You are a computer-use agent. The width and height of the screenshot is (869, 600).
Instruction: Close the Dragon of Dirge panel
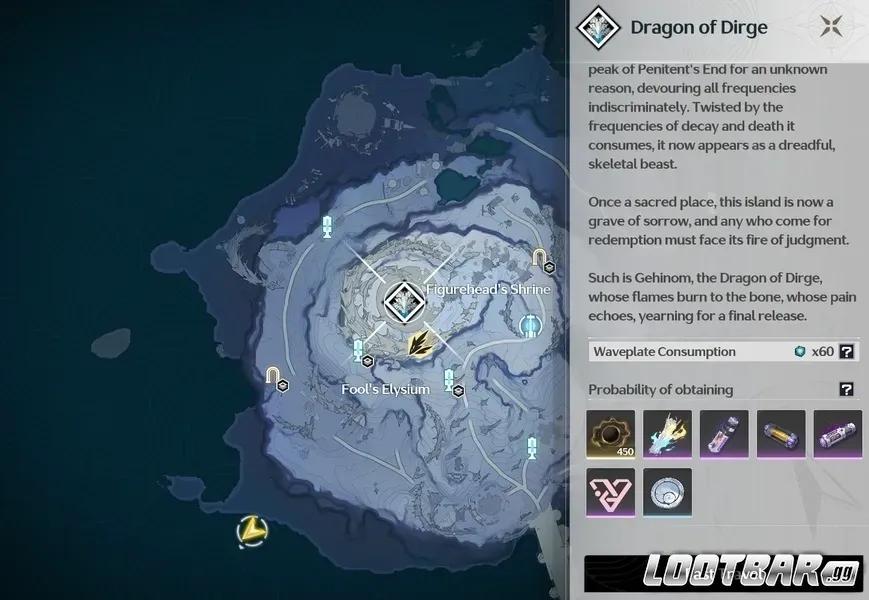click(x=830, y=27)
